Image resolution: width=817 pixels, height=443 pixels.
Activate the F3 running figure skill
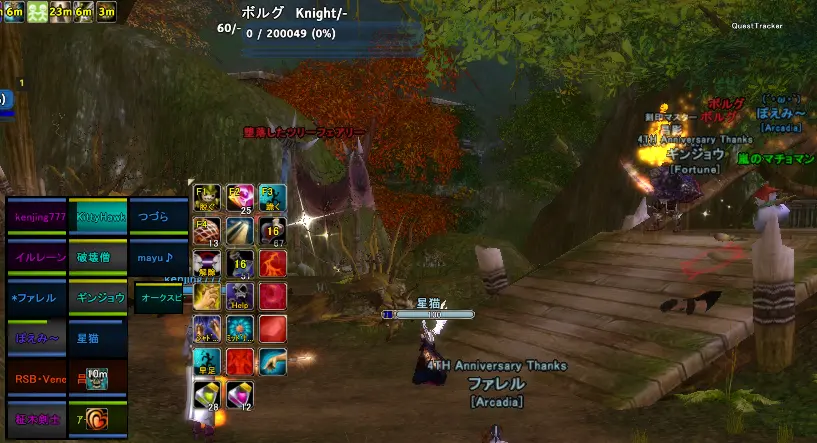[x=273, y=198]
